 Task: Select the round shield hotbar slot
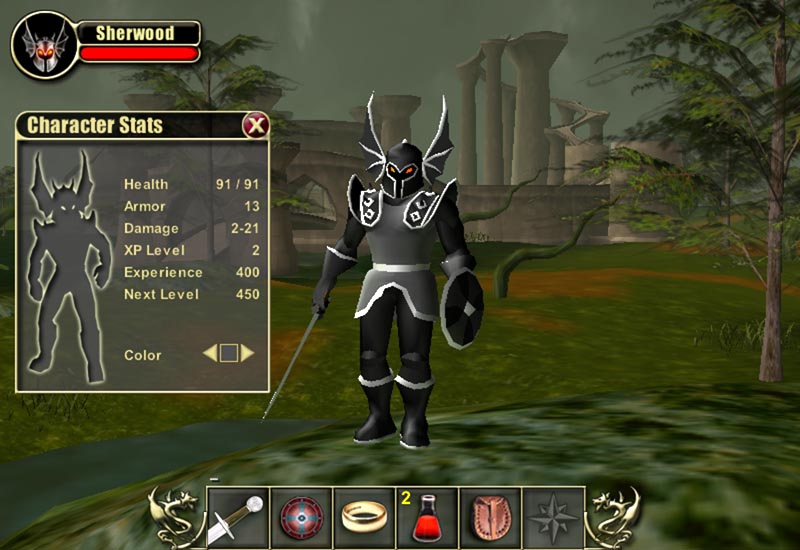click(x=299, y=518)
